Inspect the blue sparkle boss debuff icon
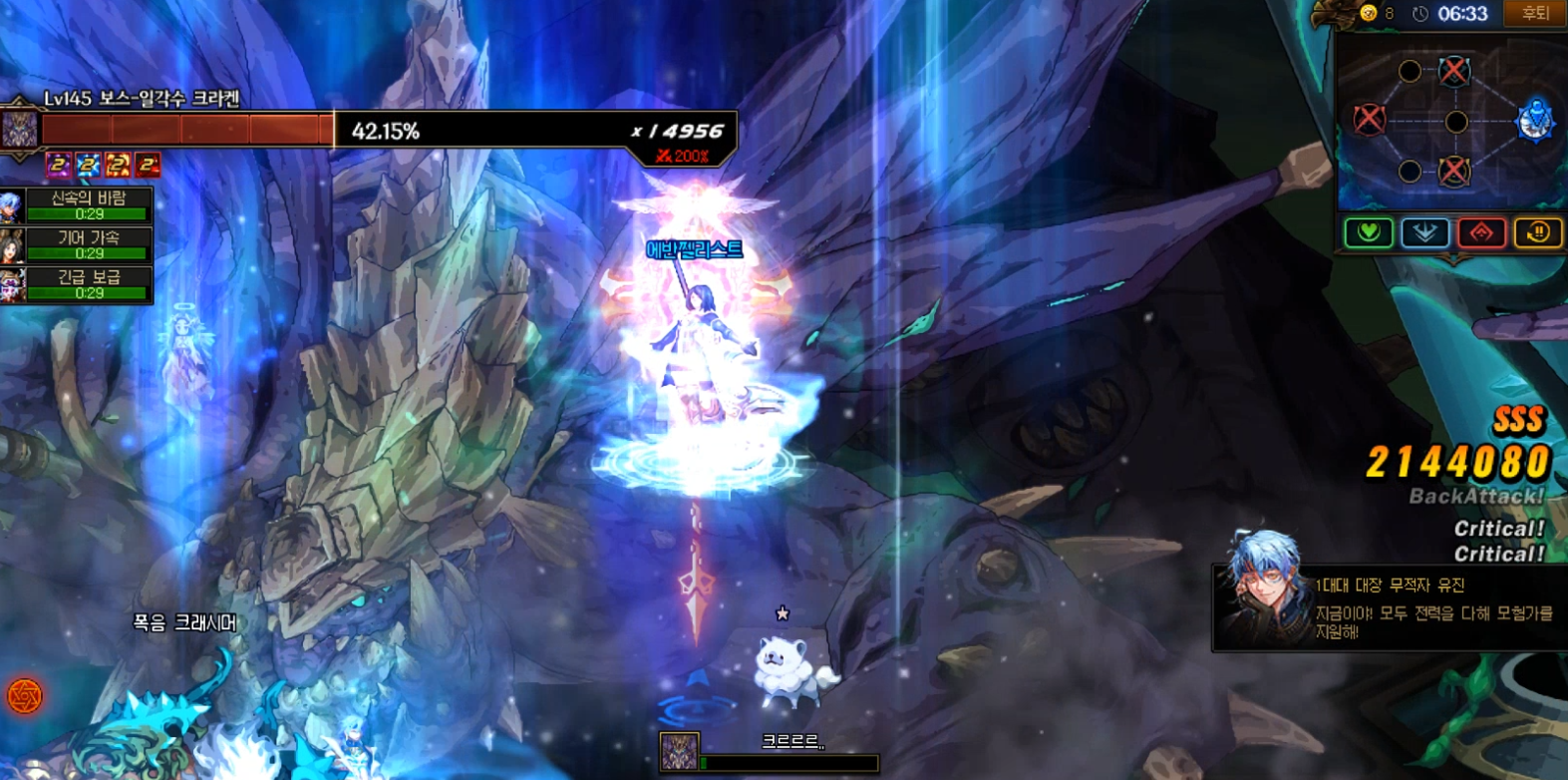This screenshot has height=780, width=1568. coord(89,165)
